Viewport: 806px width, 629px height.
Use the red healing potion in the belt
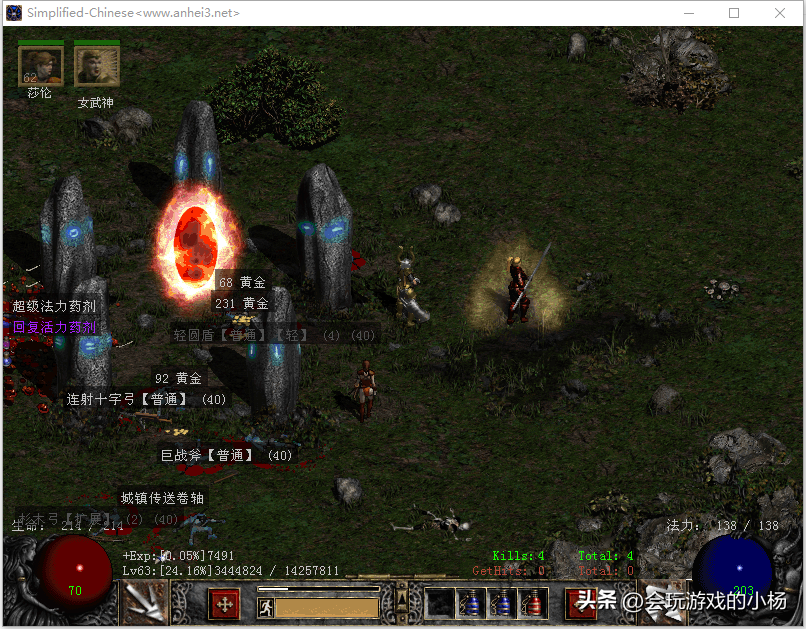pyautogui.click(x=532, y=603)
